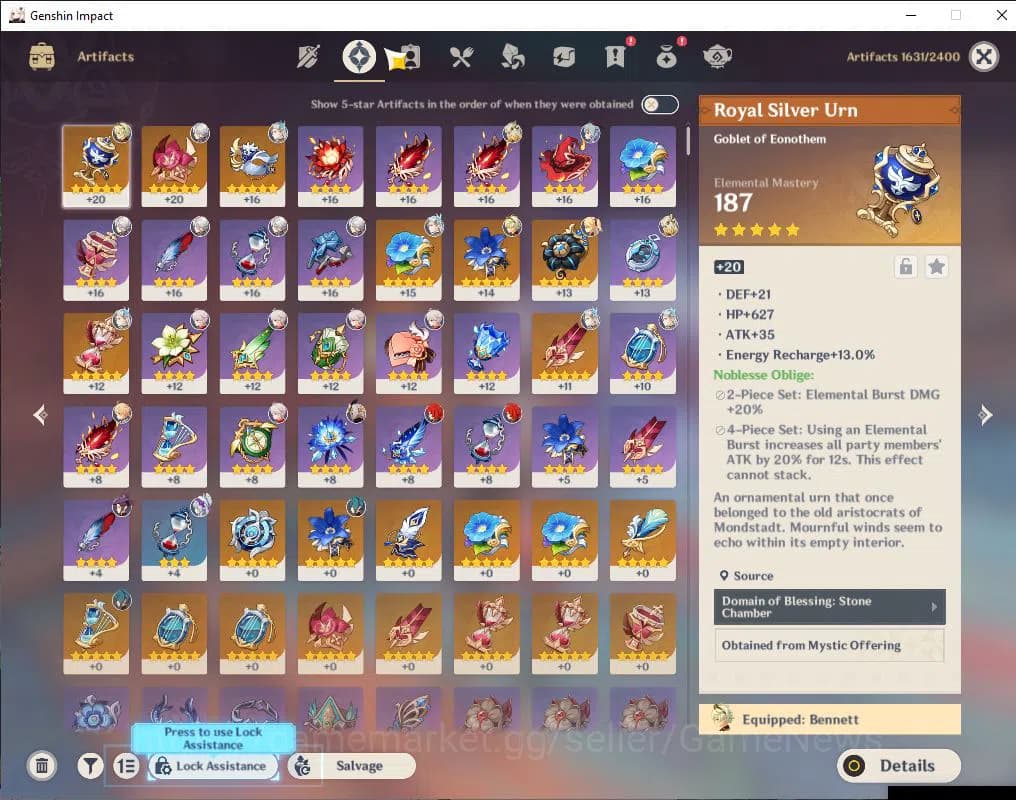Viewport: 1016px width, 800px height.
Task: Go to the next artifact with right arrow
Action: click(985, 415)
